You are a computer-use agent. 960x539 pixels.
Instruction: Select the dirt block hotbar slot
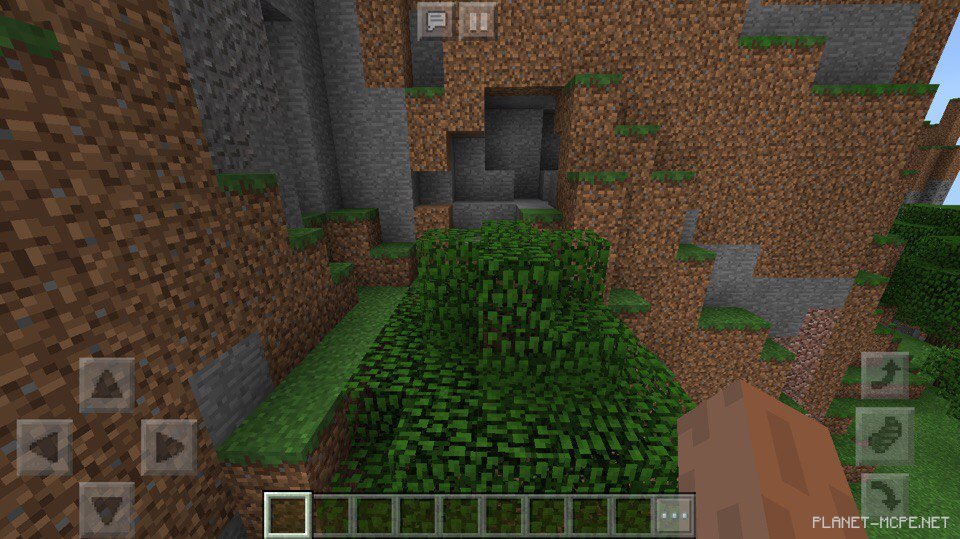point(286,515)
